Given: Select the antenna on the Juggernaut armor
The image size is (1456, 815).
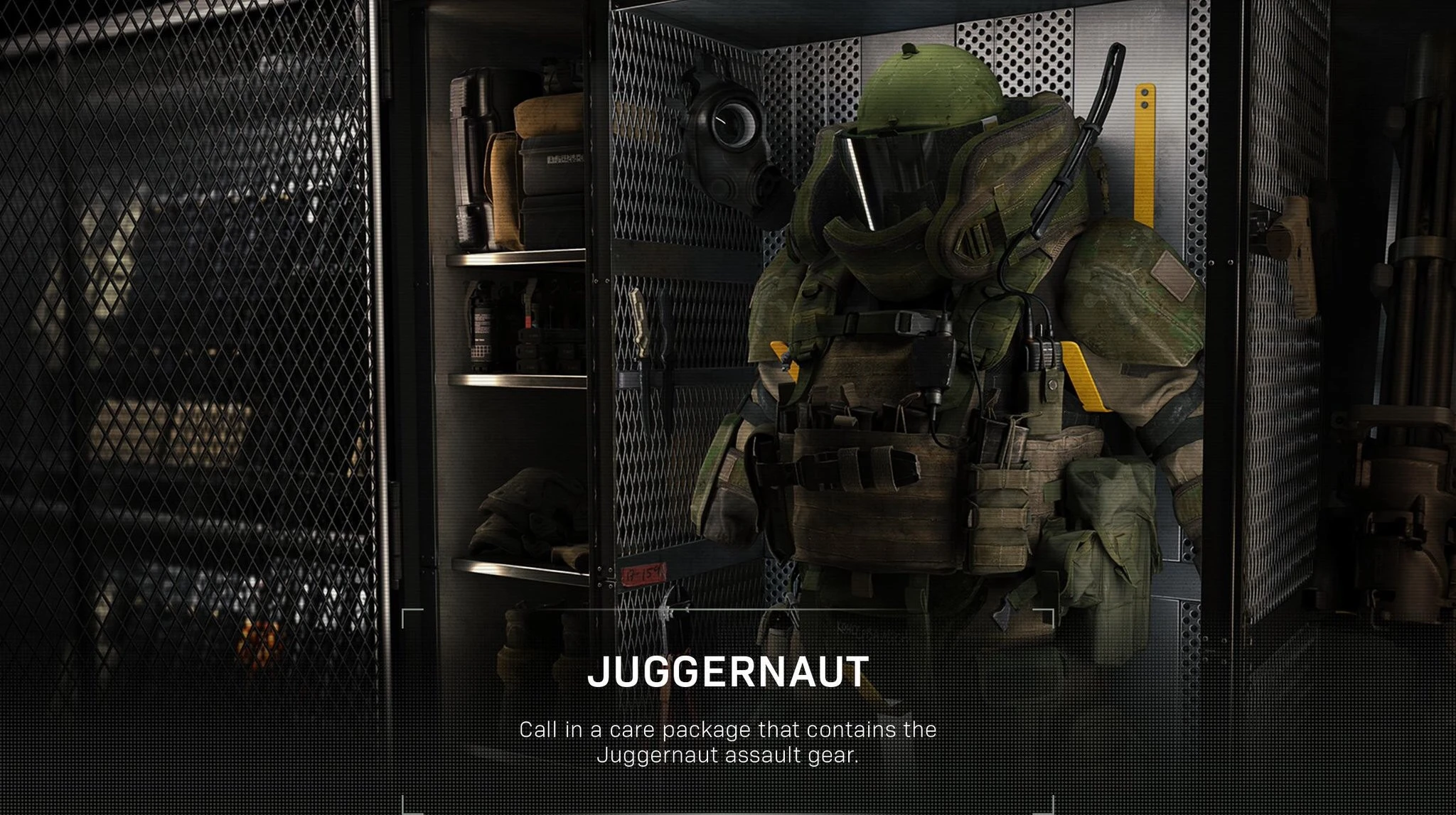Looking at the screenshot, I should 1098,114.
